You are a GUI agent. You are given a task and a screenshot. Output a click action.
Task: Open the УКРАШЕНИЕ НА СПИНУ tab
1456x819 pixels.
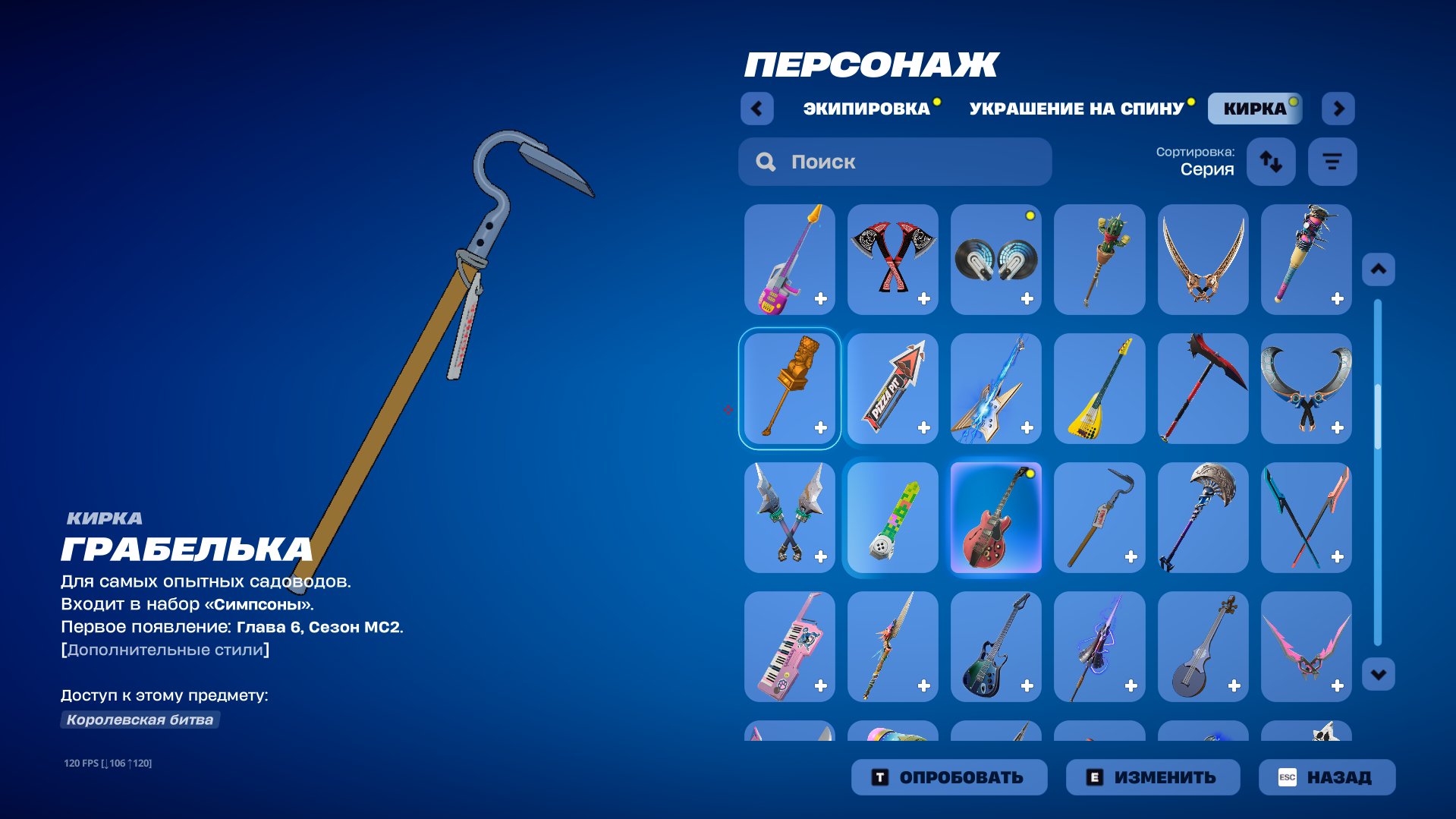pyautogui.click(x=1076, y=108)
